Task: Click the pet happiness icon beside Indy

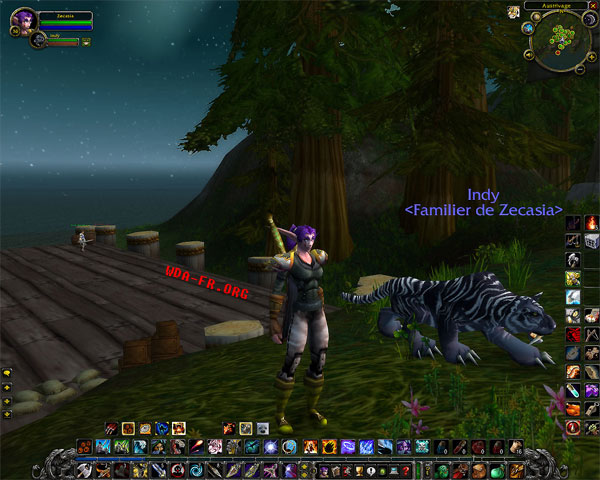Action: (86, 42)
